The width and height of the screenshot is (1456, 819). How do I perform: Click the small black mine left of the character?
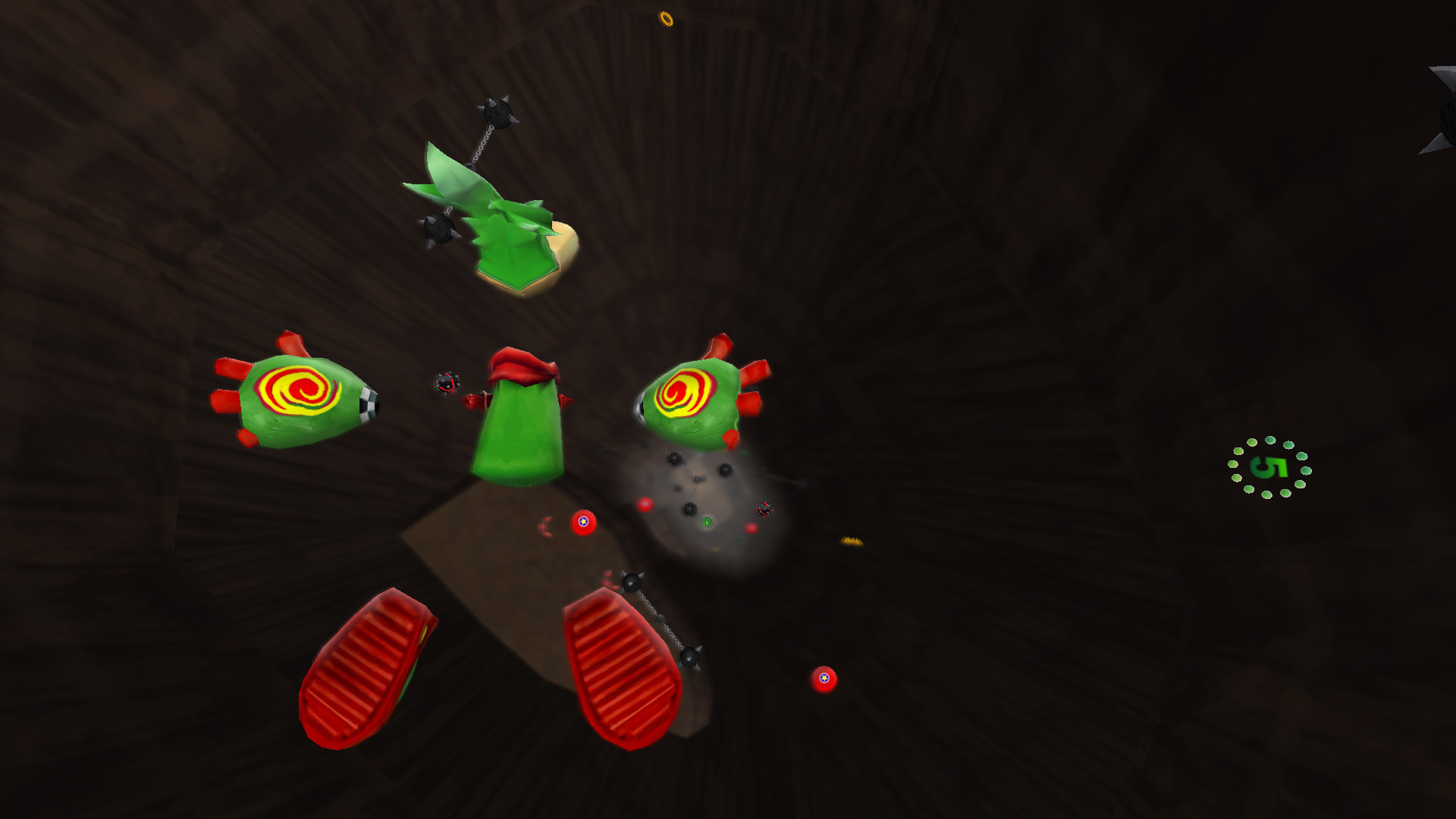pos(447,381)
